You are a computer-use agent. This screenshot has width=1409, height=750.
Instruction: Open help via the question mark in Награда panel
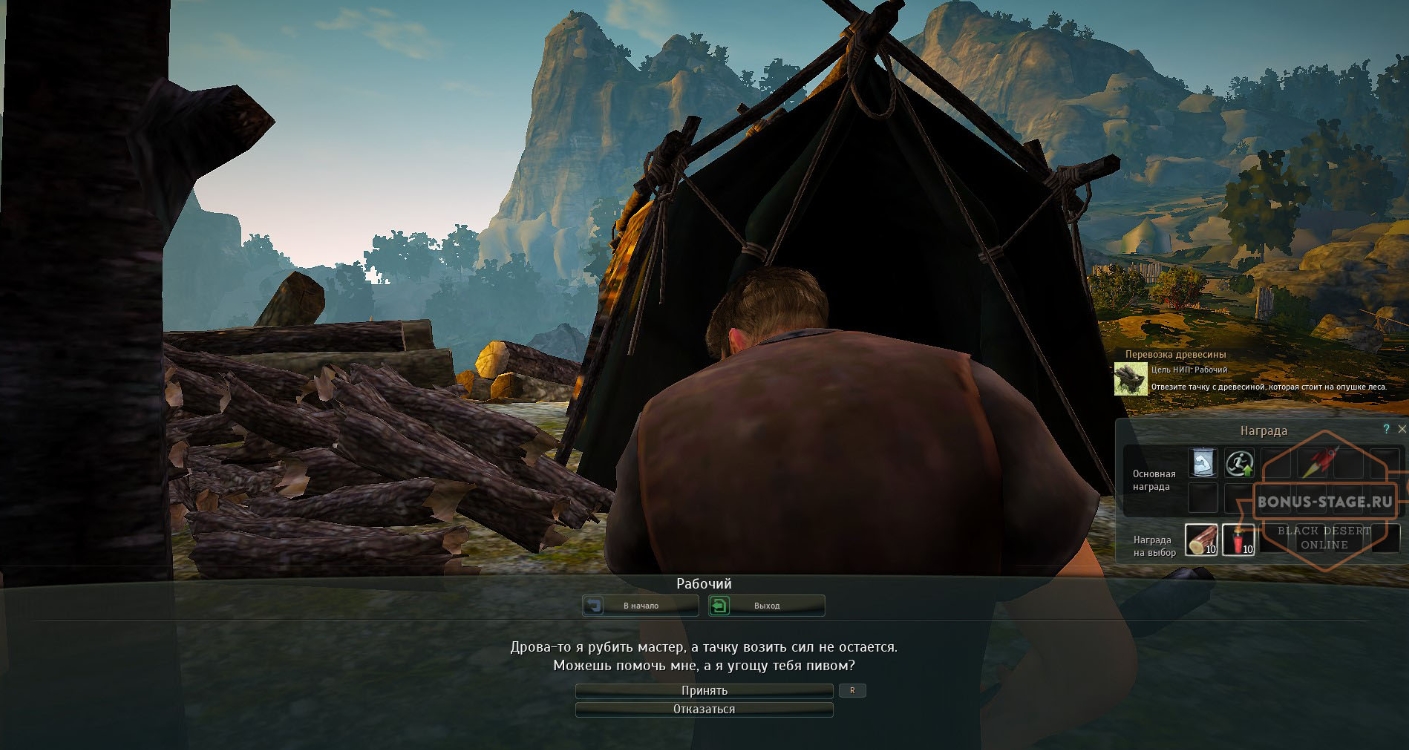pyautogui.click(x=1387, y=429)
